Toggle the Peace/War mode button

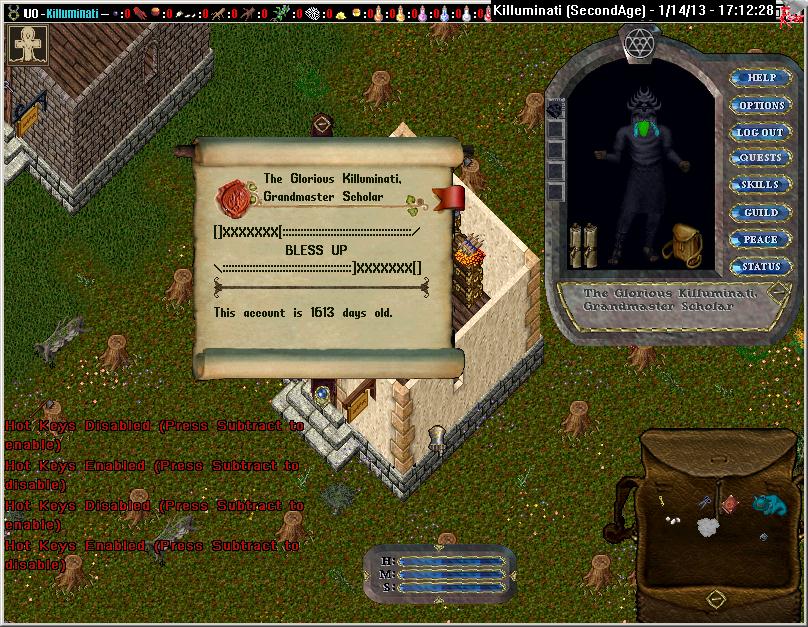point(761,239)
